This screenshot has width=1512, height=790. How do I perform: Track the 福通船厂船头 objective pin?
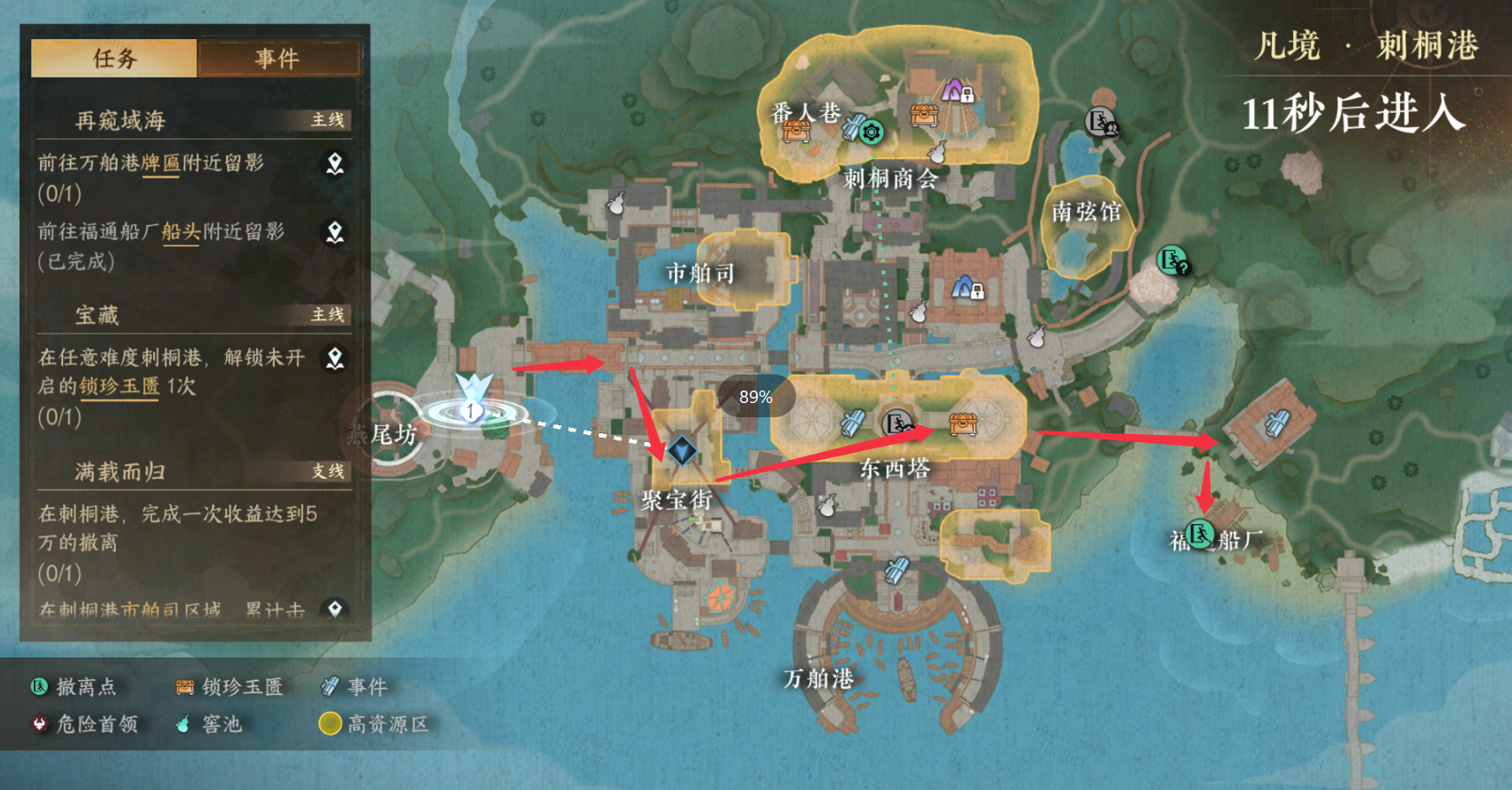[334, 232]
